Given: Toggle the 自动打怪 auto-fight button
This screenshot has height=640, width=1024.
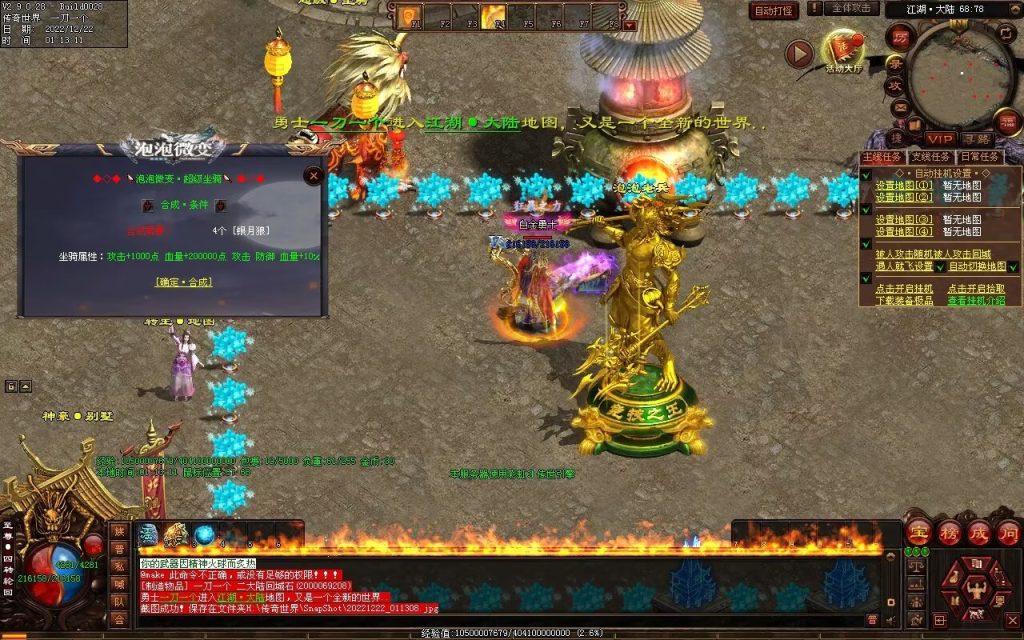Looking at the screenshot, I should [x=774, y=11].
